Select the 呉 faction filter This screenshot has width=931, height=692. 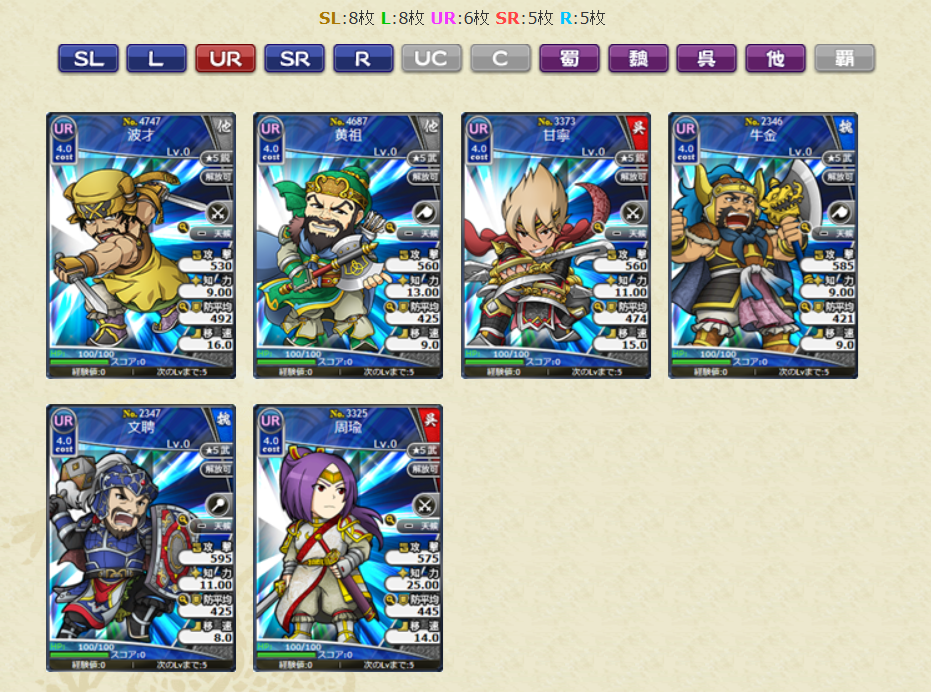[707, 59]
